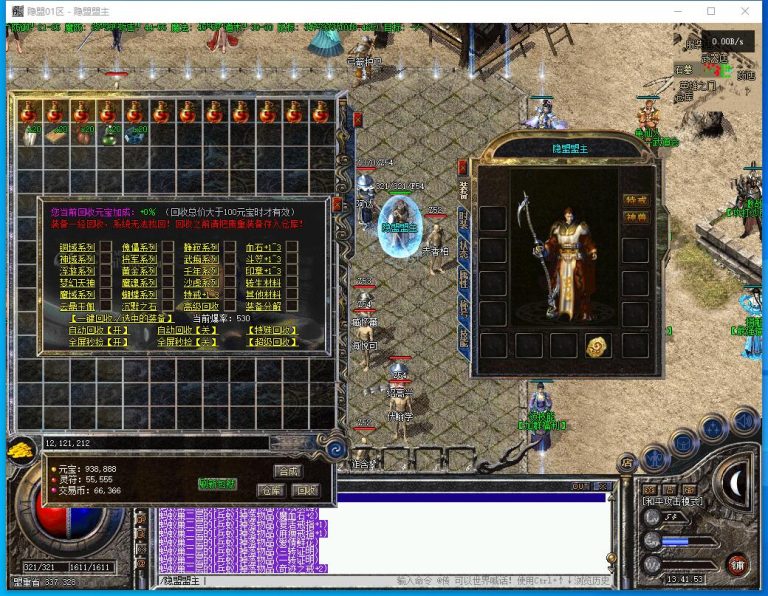The width and height of the screenshot is (768, 596).
Task: Click the 特戒 button on character panel
Action: coord(634,200)
